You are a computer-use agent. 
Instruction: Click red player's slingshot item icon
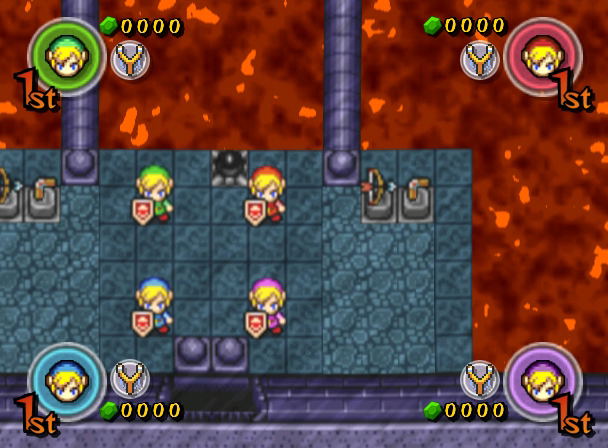coord(480,61)
